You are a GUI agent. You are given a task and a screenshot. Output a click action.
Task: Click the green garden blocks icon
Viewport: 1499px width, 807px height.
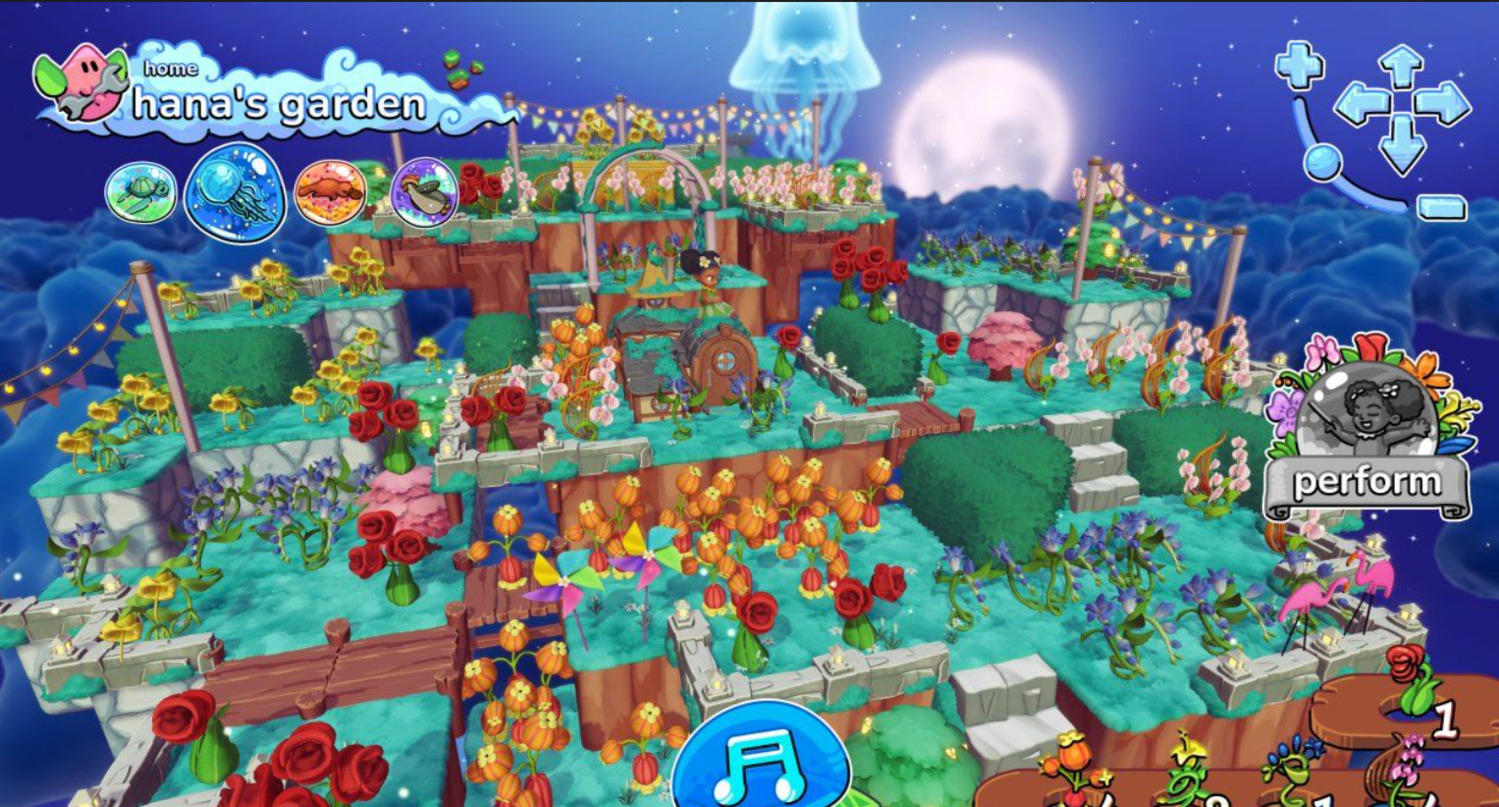click(x=463, y=68)
